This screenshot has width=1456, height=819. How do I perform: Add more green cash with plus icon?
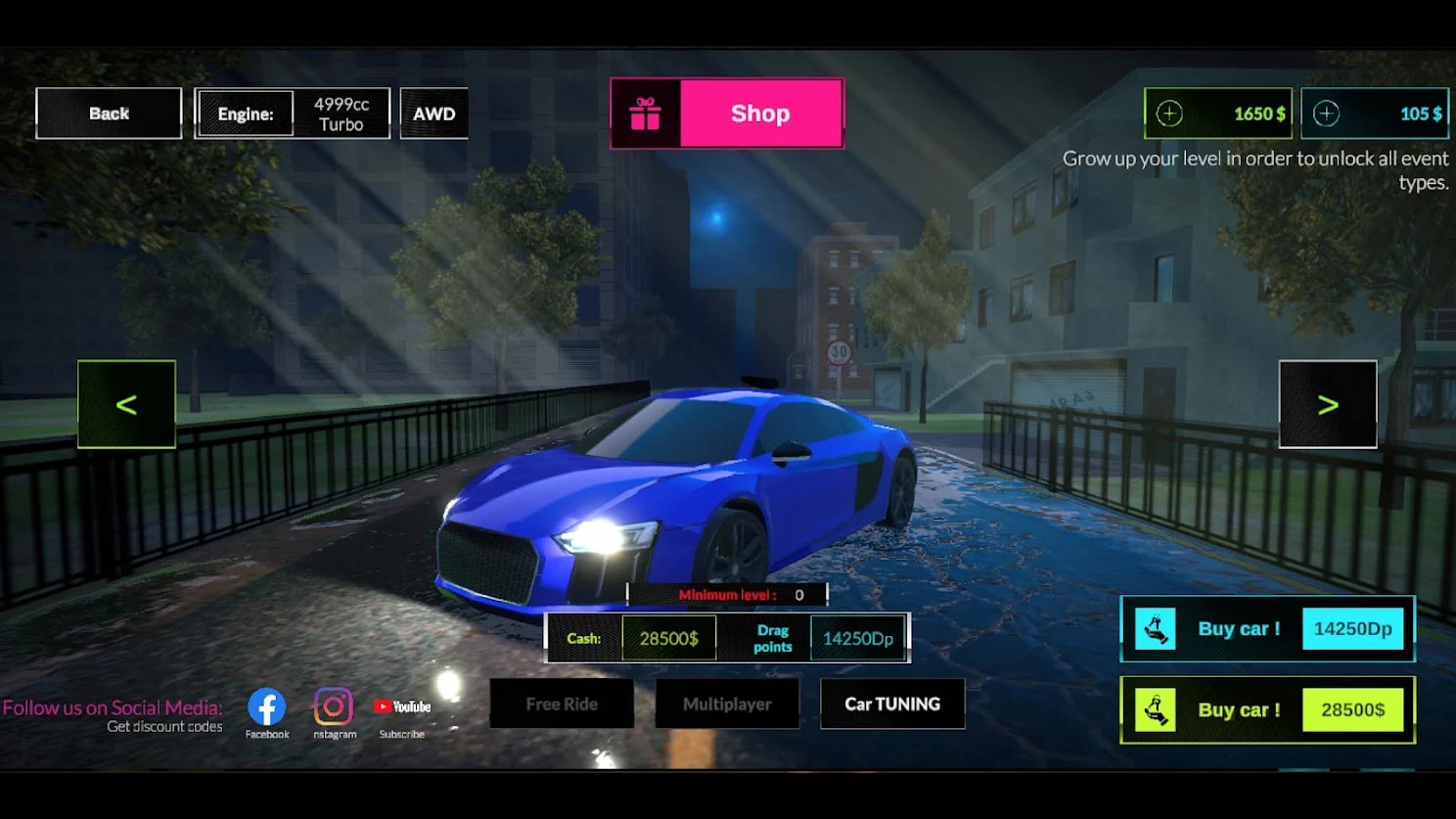1169,114
